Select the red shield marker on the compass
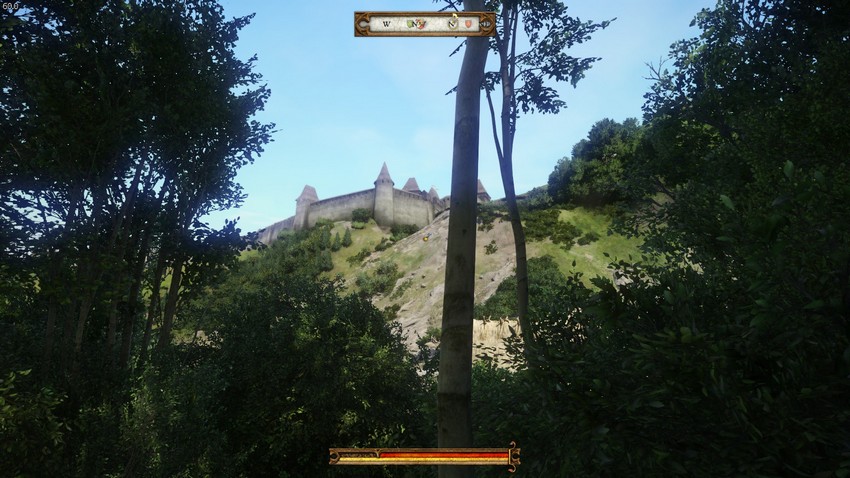 tap(469, 23)
